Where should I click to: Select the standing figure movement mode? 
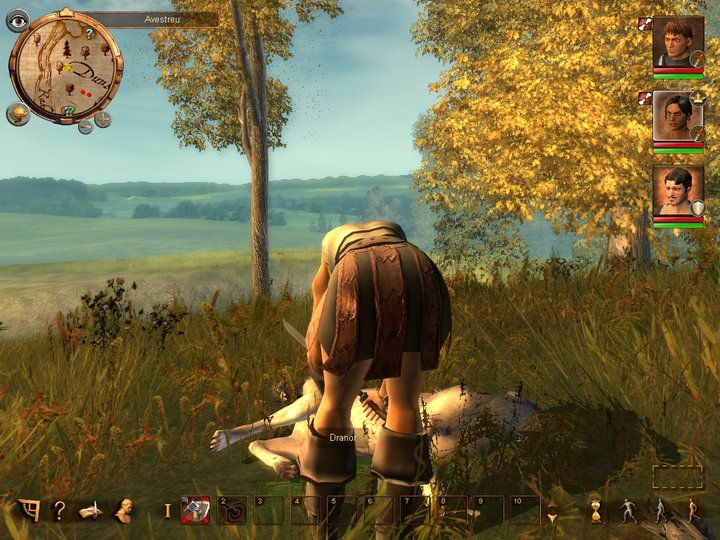coord(627,510)
